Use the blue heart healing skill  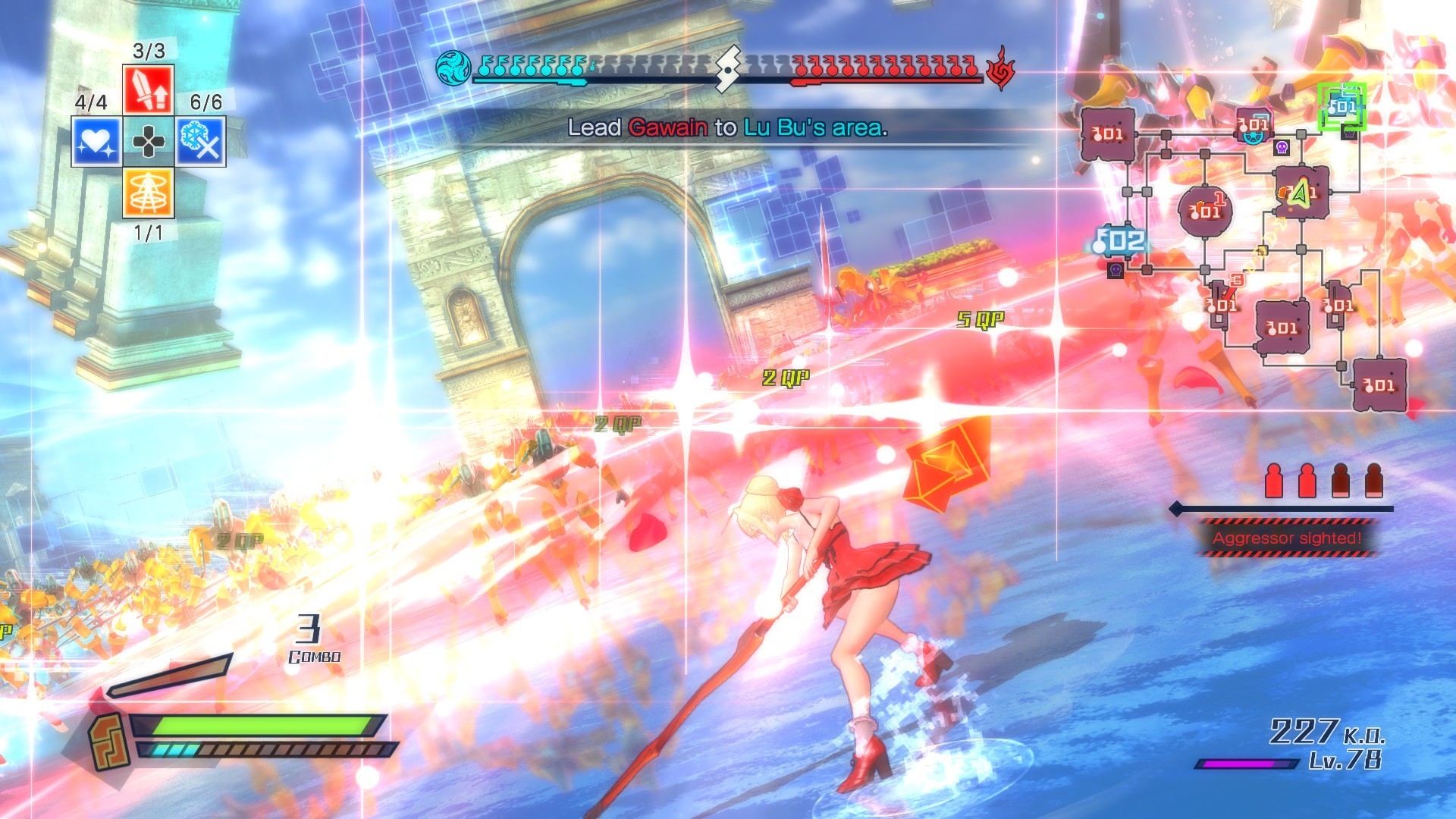click(x=96, y=141)
